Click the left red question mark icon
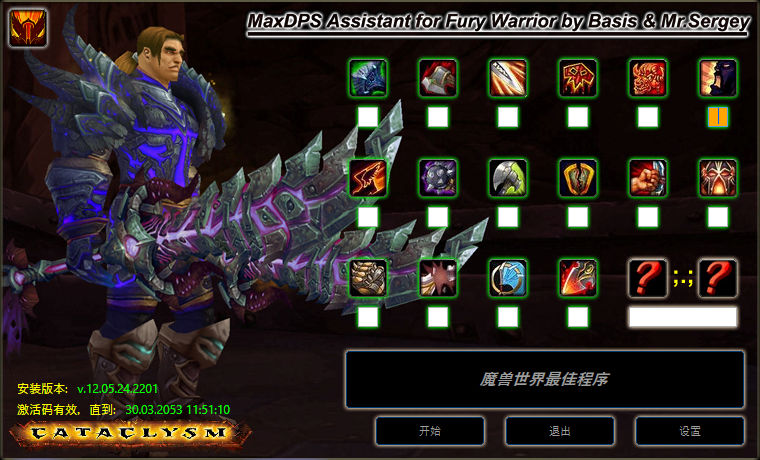Viewport: 760px width, 460px height. point(648,278)
